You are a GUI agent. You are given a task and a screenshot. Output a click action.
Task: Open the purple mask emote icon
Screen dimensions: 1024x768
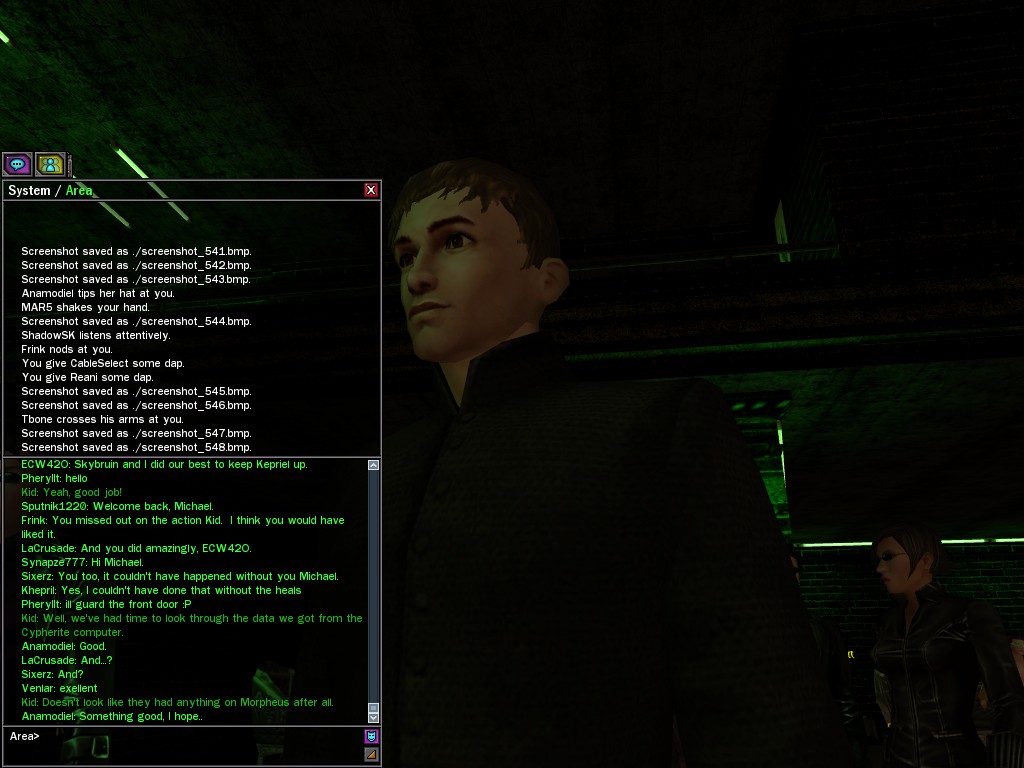371,737
